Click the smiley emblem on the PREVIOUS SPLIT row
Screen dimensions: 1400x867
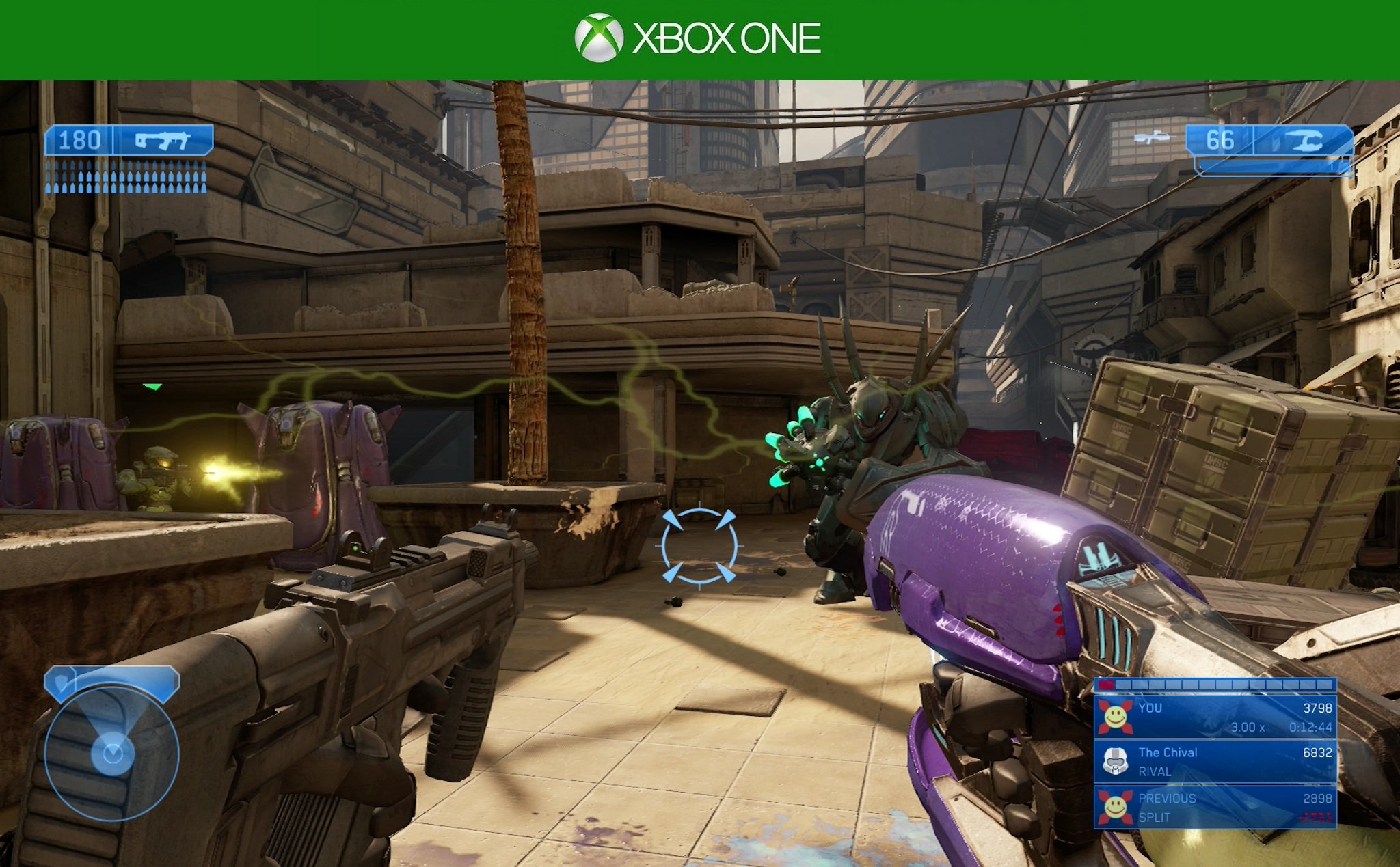point(1115,808)
